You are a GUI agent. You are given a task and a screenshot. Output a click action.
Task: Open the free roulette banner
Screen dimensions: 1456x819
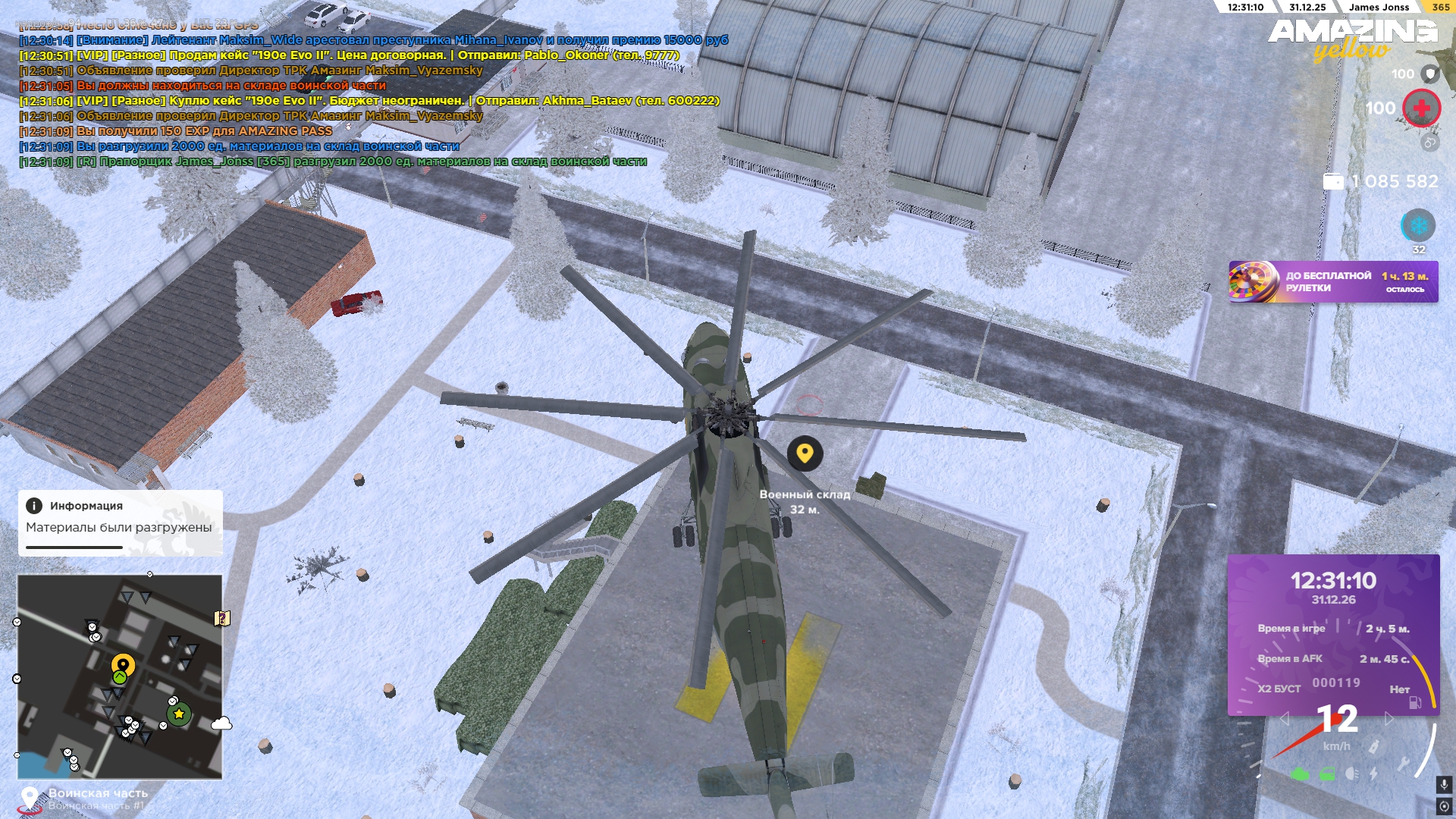1332,282
